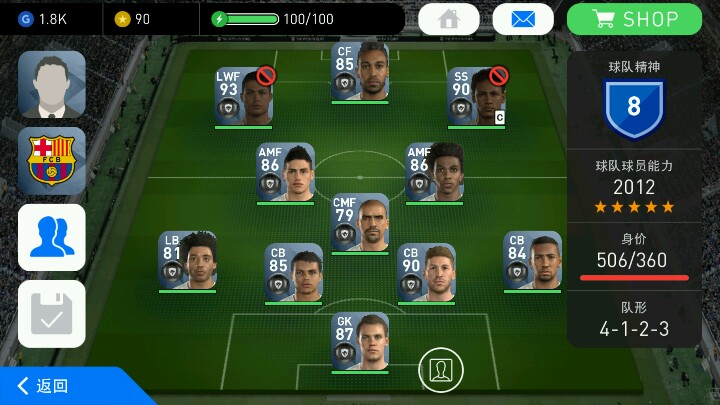The height and width of the screenshot is (405, 720).
Task: Select the CB 84 player card
Action: click(532, 262)
